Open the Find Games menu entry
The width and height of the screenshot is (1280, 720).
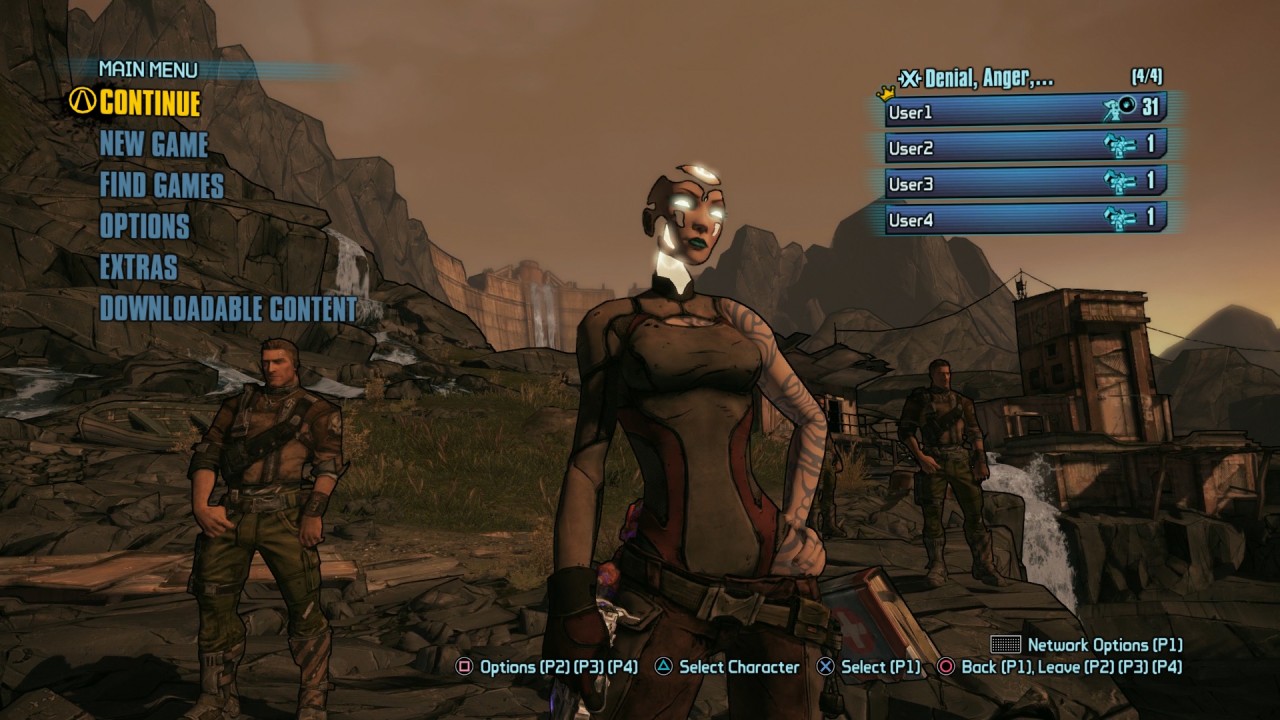pos(161,186)
